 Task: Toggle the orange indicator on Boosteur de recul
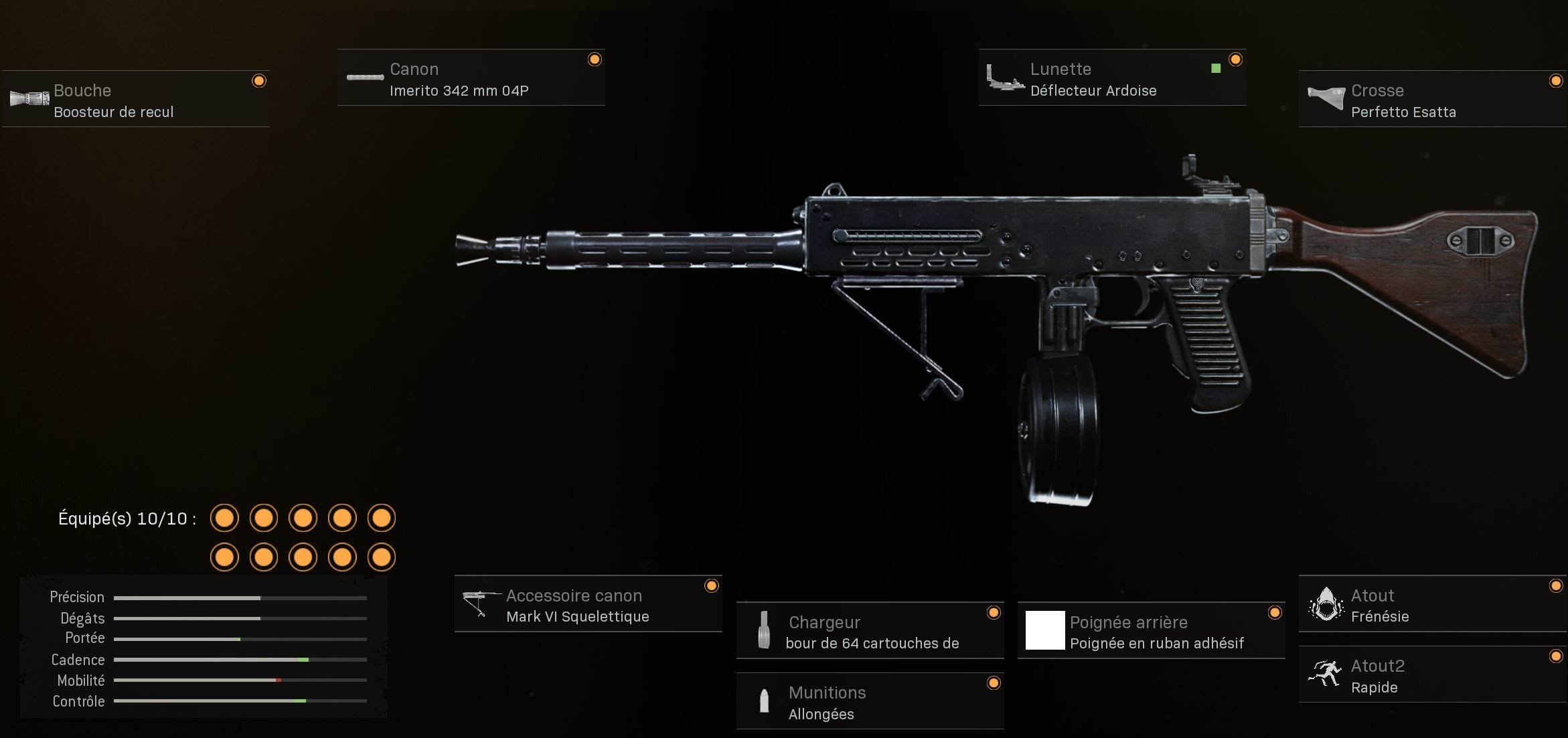258,82
